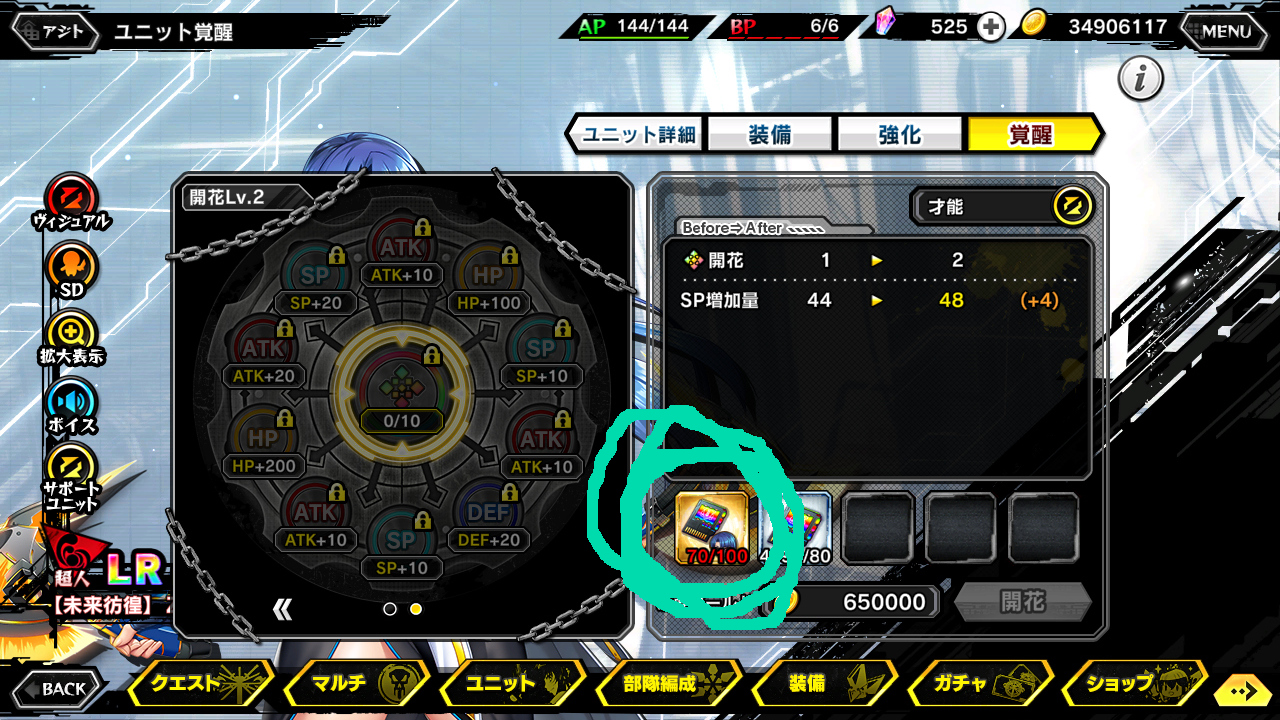Play the ボイス voice option
The image size is (1280, 720).
tap(71, 403)
